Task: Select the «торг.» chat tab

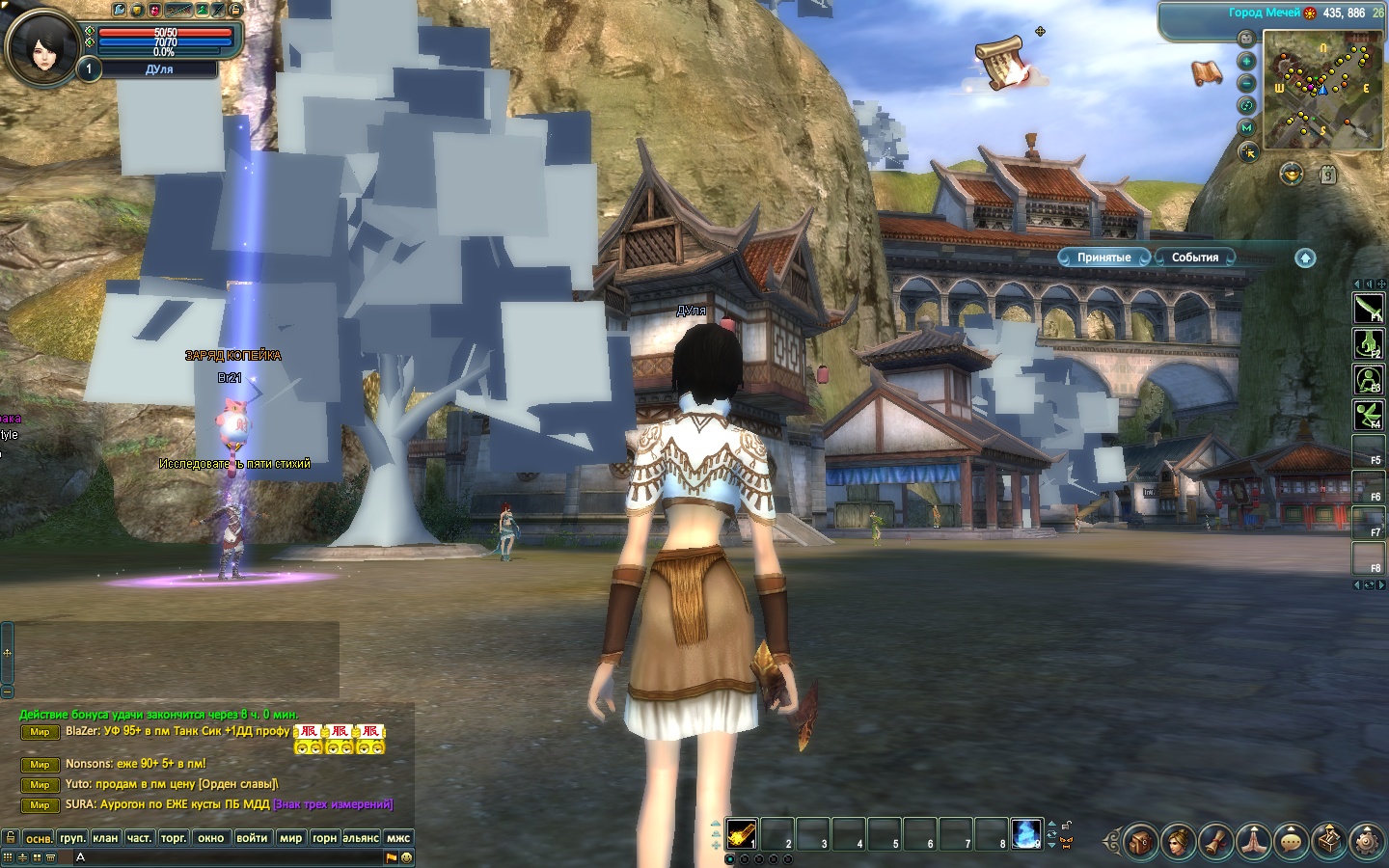Action: click(174, 838)
